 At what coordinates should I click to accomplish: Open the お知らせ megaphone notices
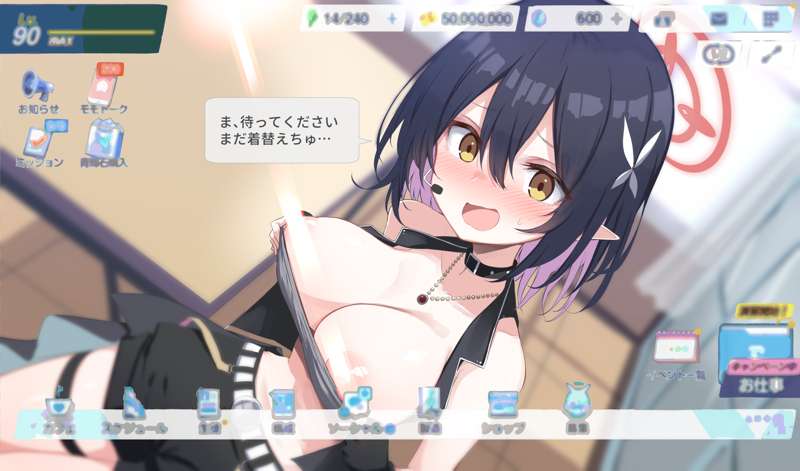pos(38,88)
